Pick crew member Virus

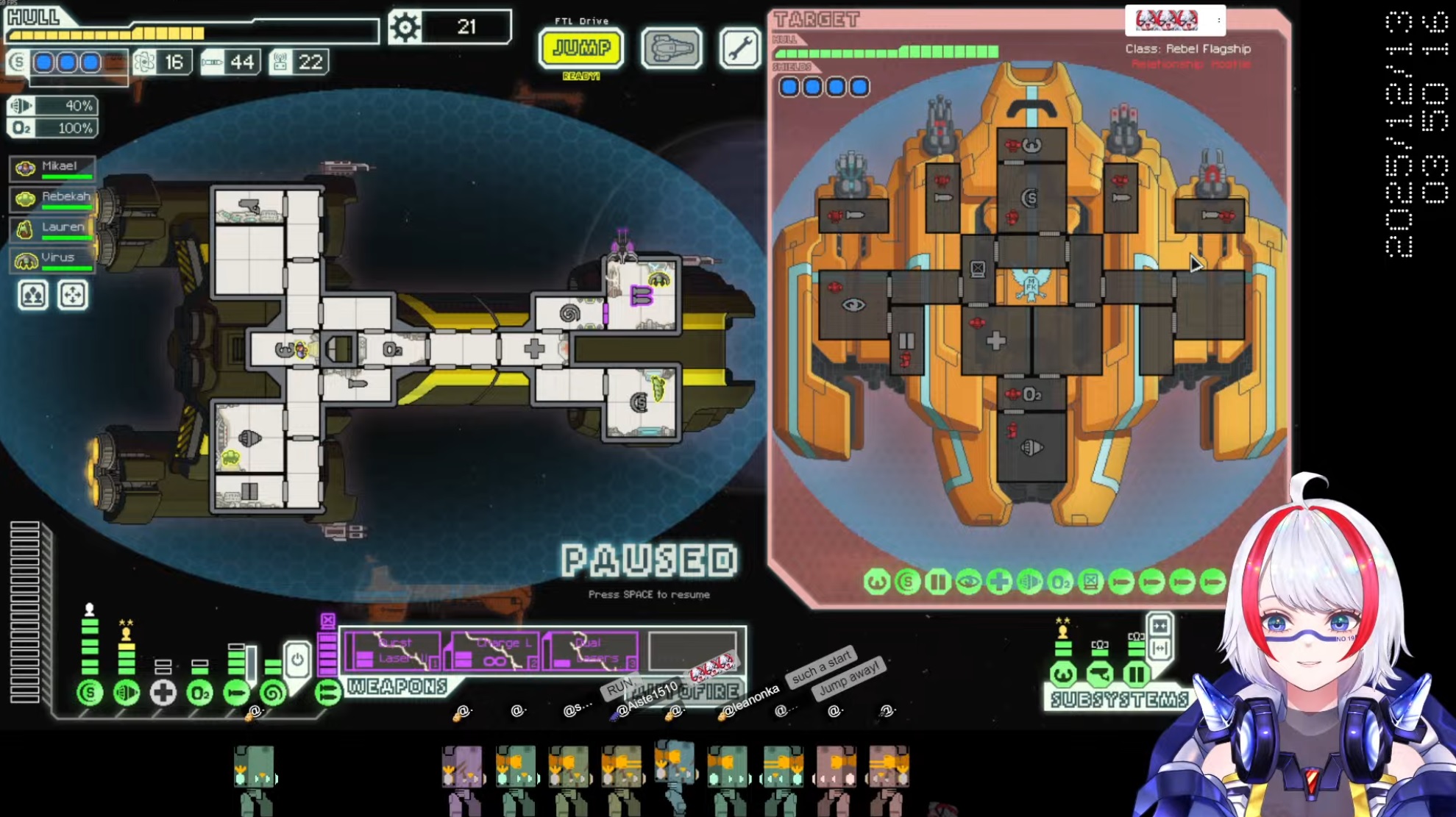(53, 260)
